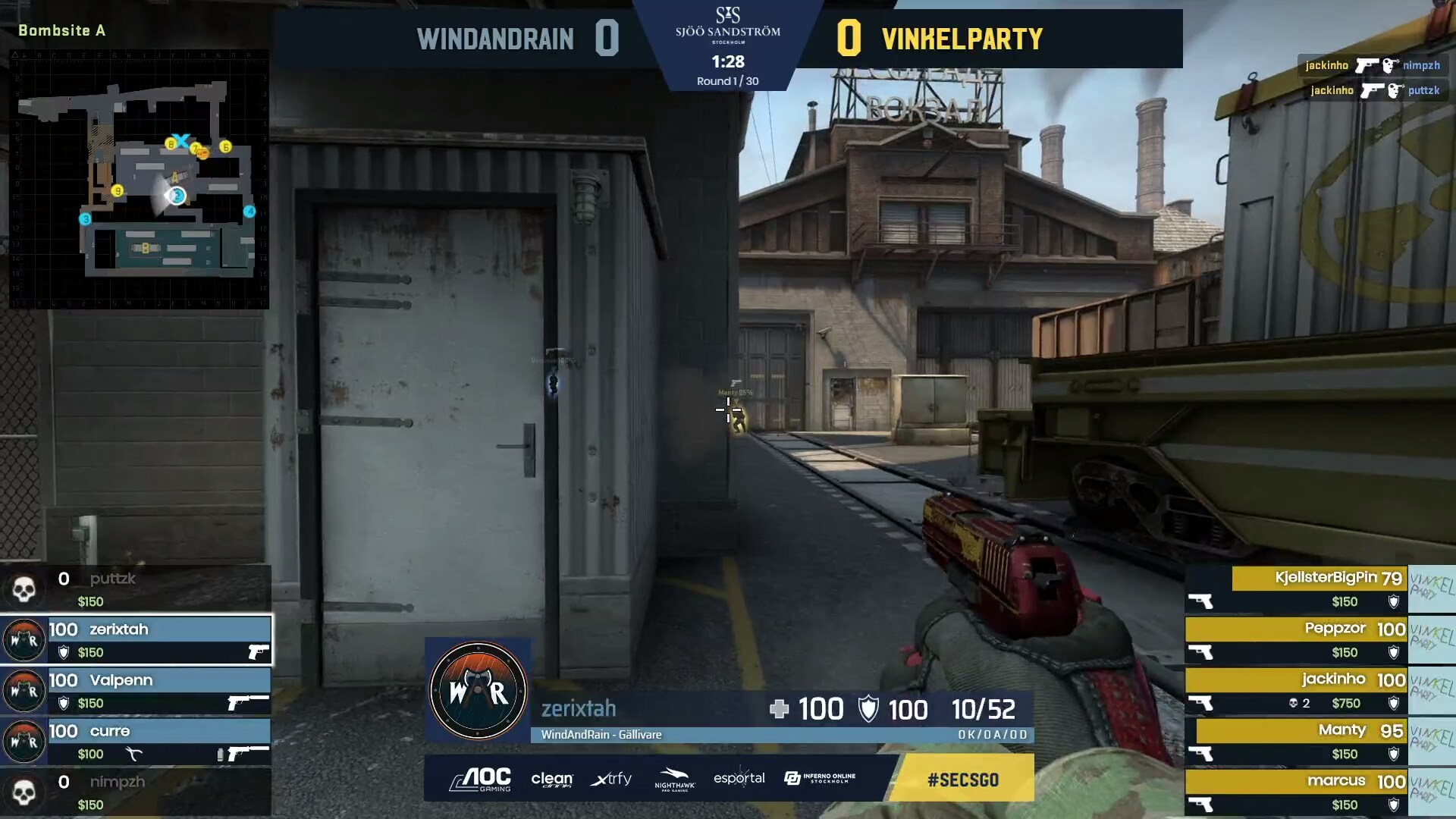Viewport: 1456px width, 819px height.
Task: Click the Xtrfy sponsor logo
Action: [610, 779]
